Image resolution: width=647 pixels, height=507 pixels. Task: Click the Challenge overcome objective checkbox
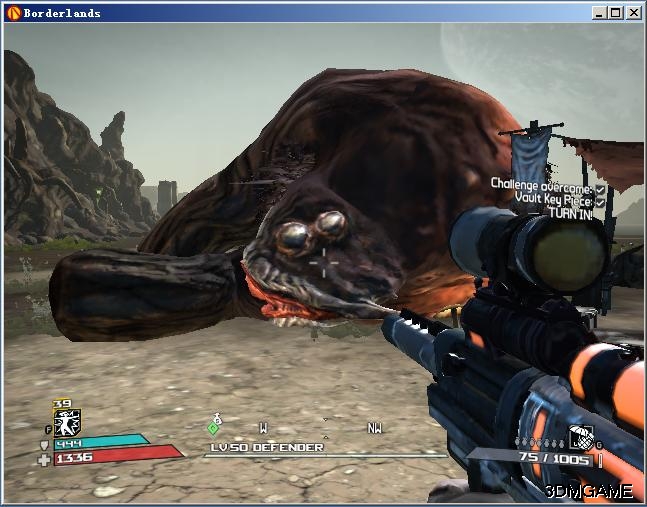pos(600,188)
